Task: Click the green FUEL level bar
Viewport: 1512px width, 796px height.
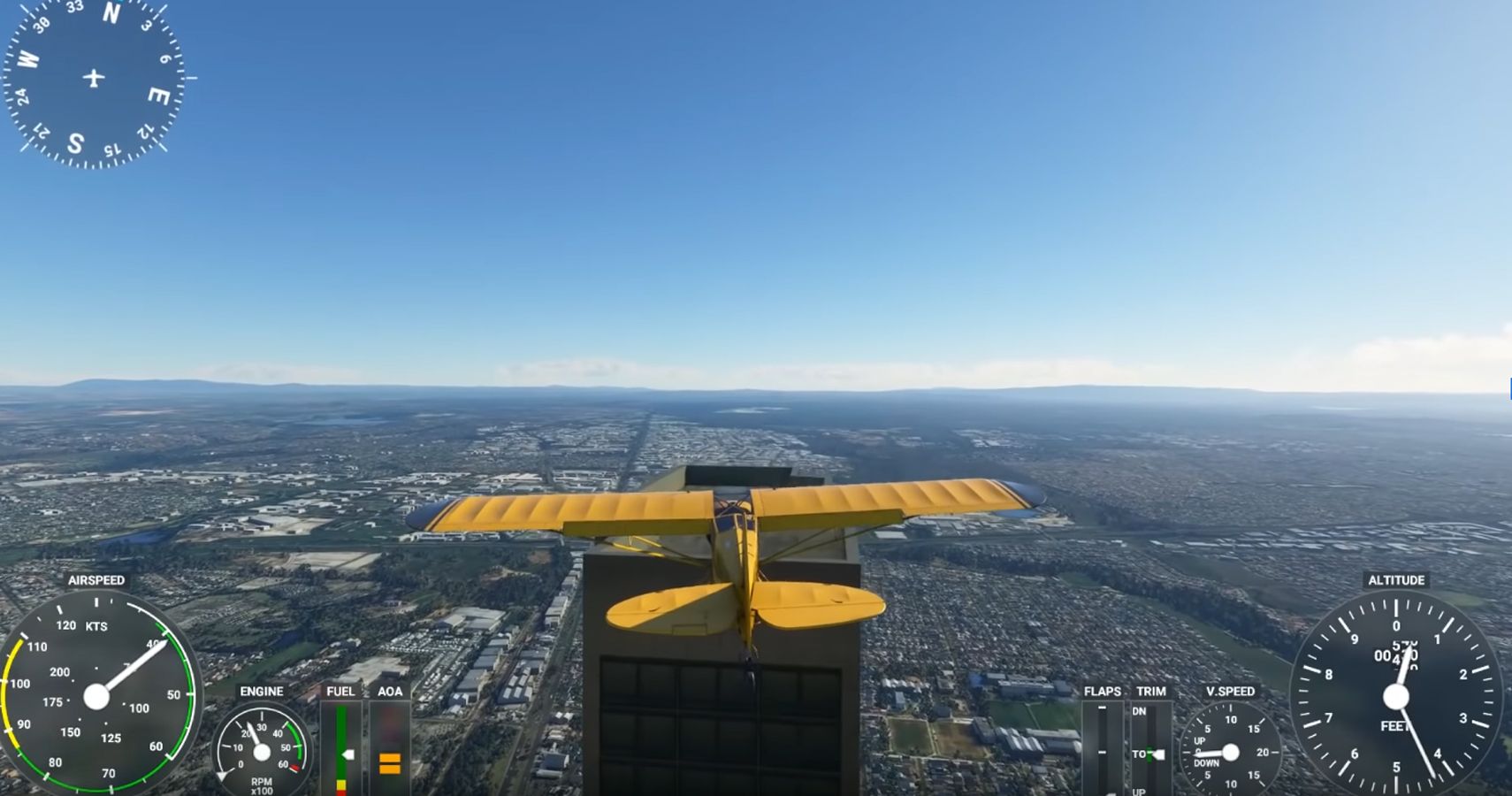Action: 340,743
